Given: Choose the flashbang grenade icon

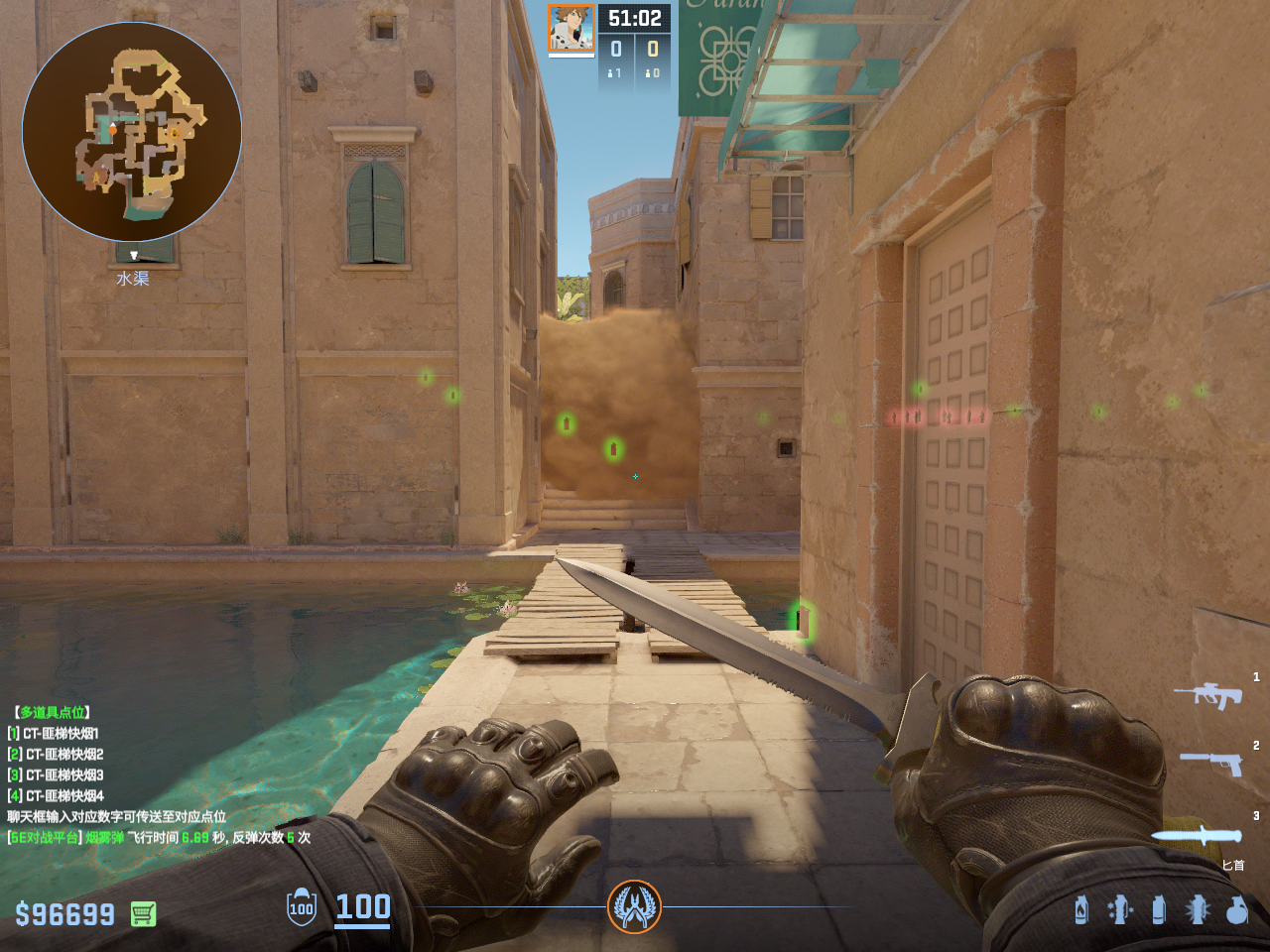Looking at the screenshot, I should [x=1198, y=909].
